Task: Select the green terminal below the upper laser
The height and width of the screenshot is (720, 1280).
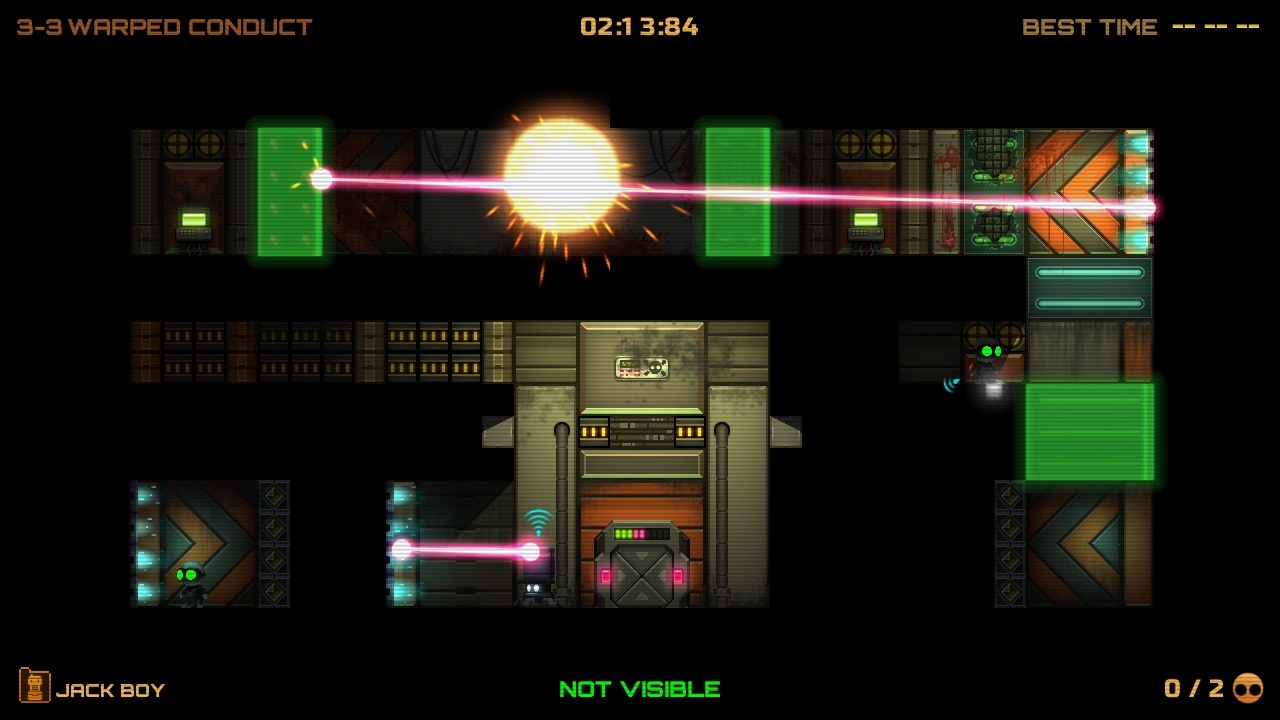Action: [x=864, y=222]
